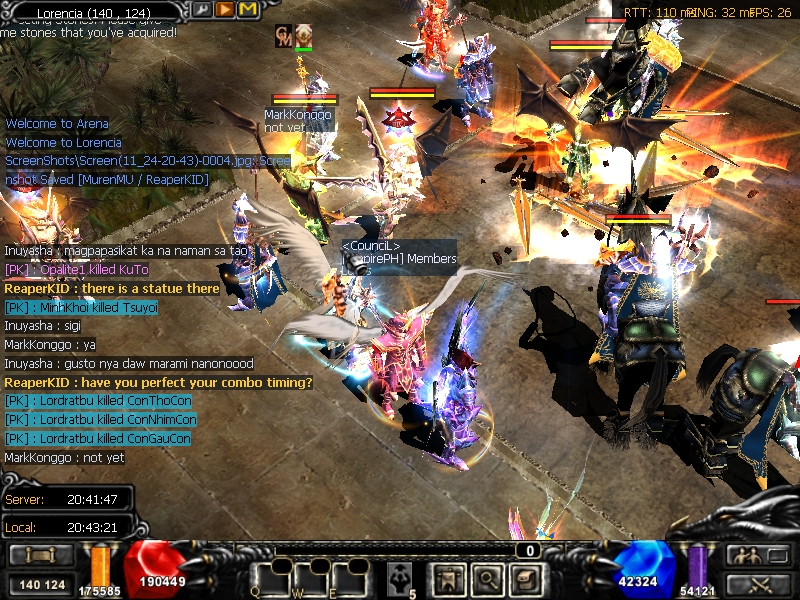Screen dimensions: 800x600
Task: Select the buff icon beside the GM icon
Action: [303, 35]
